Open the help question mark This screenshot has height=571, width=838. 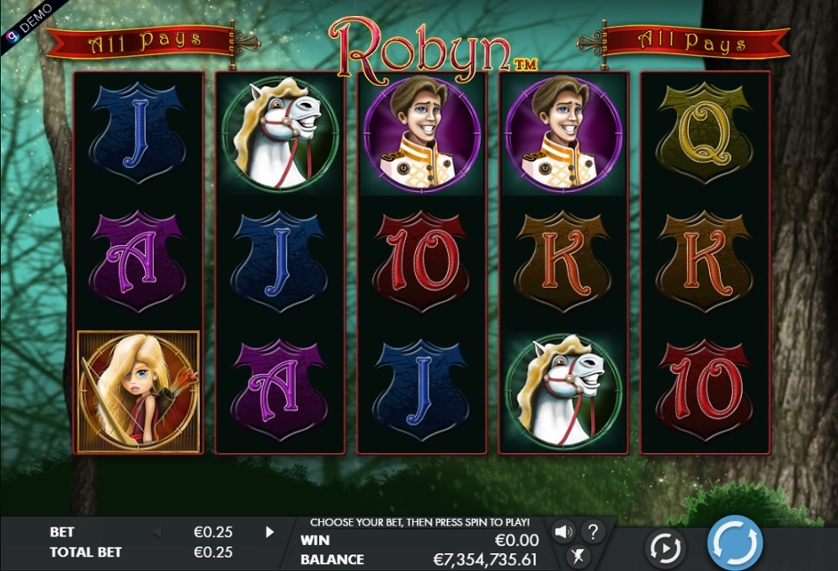(592, 531)
